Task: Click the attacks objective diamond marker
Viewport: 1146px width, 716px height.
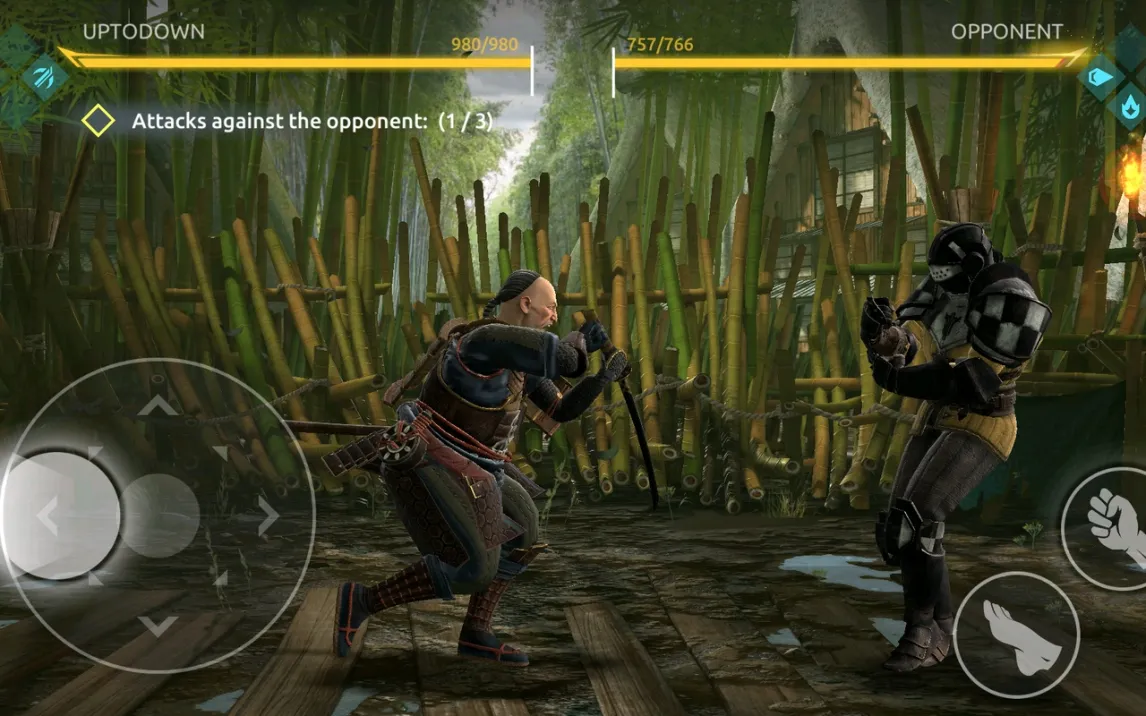Action: click(x=98, y=122)
